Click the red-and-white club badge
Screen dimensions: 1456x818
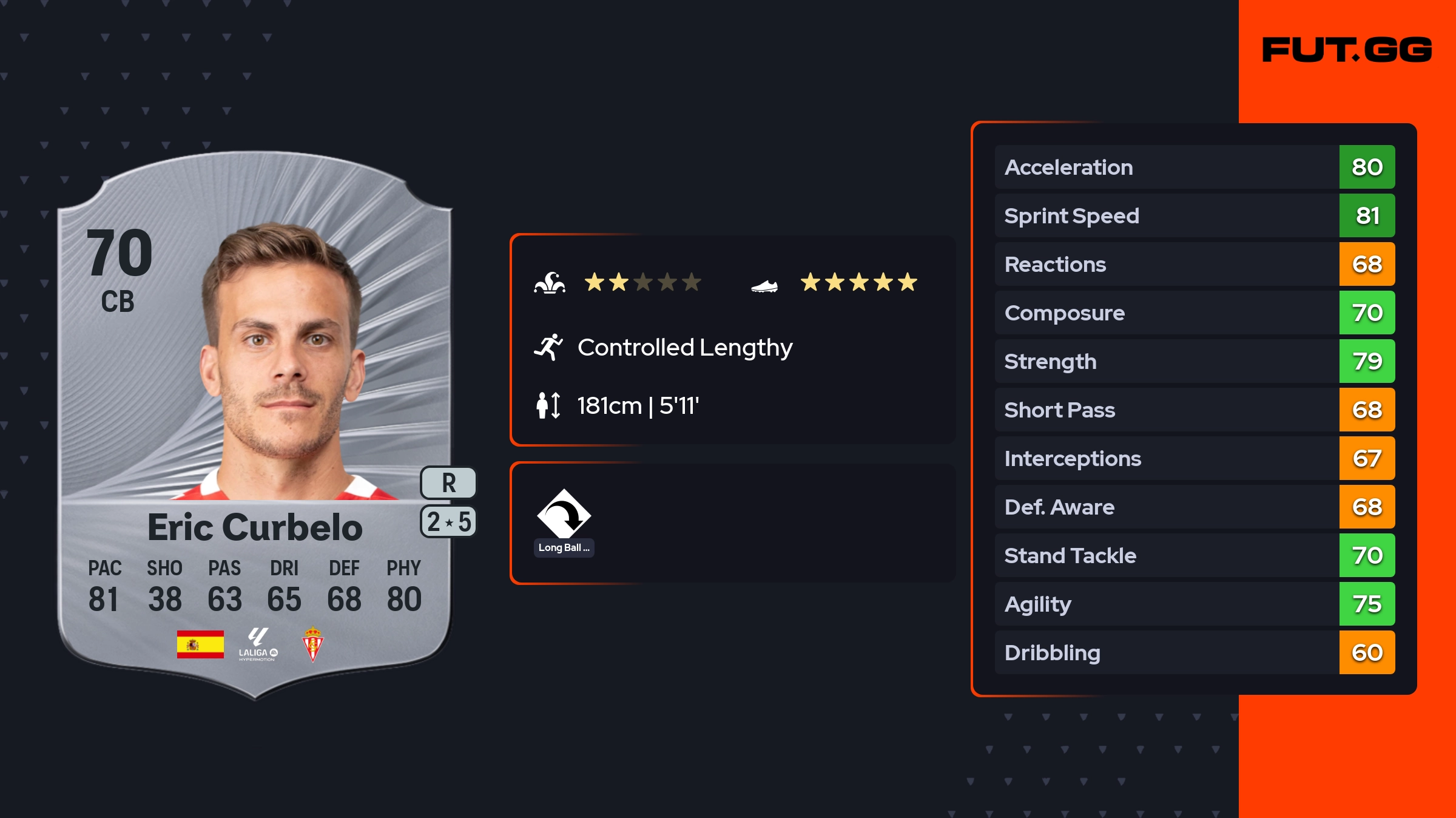(x=312, y=644)
